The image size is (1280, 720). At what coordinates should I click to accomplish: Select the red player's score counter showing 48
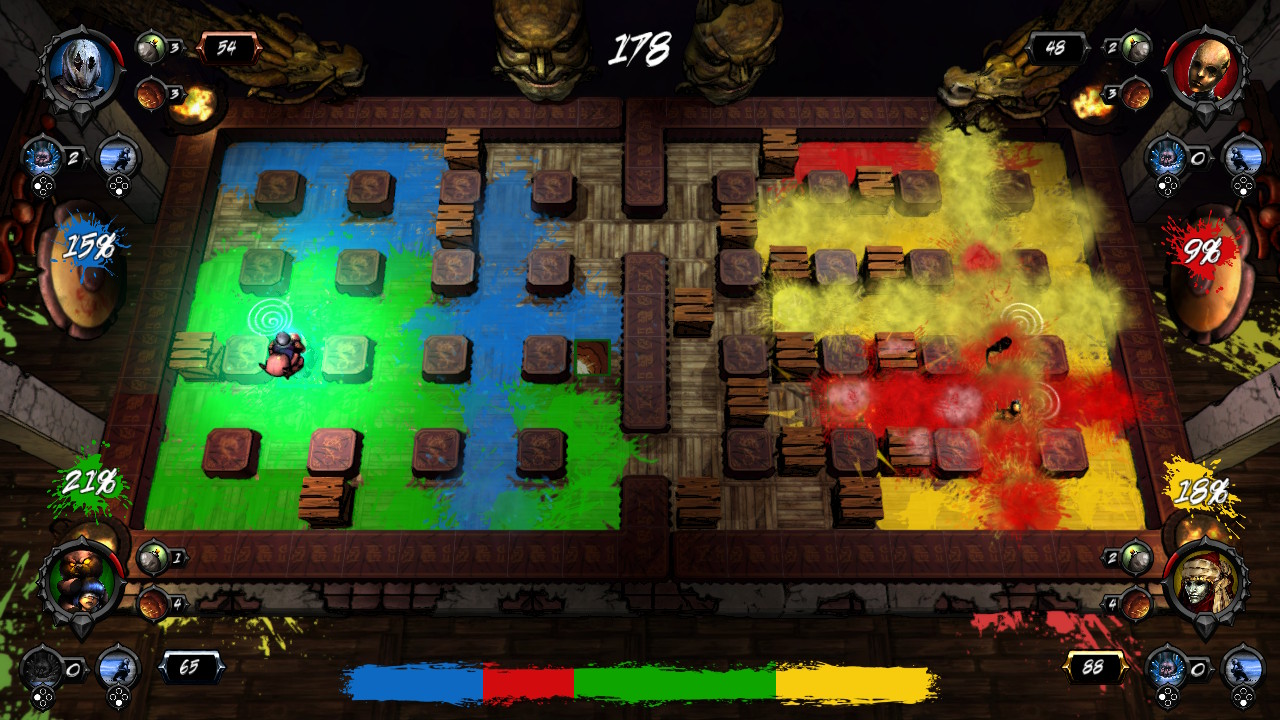(1057, 46)
